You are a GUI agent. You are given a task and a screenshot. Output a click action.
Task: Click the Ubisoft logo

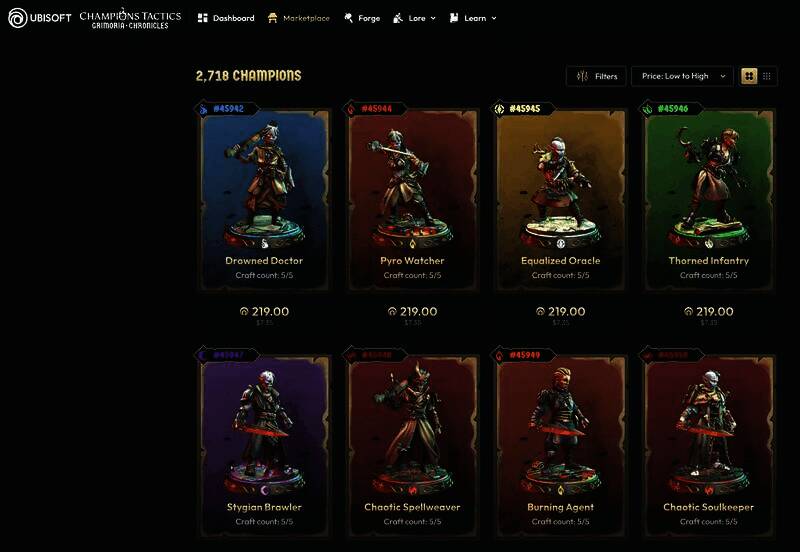pos(40,18)
